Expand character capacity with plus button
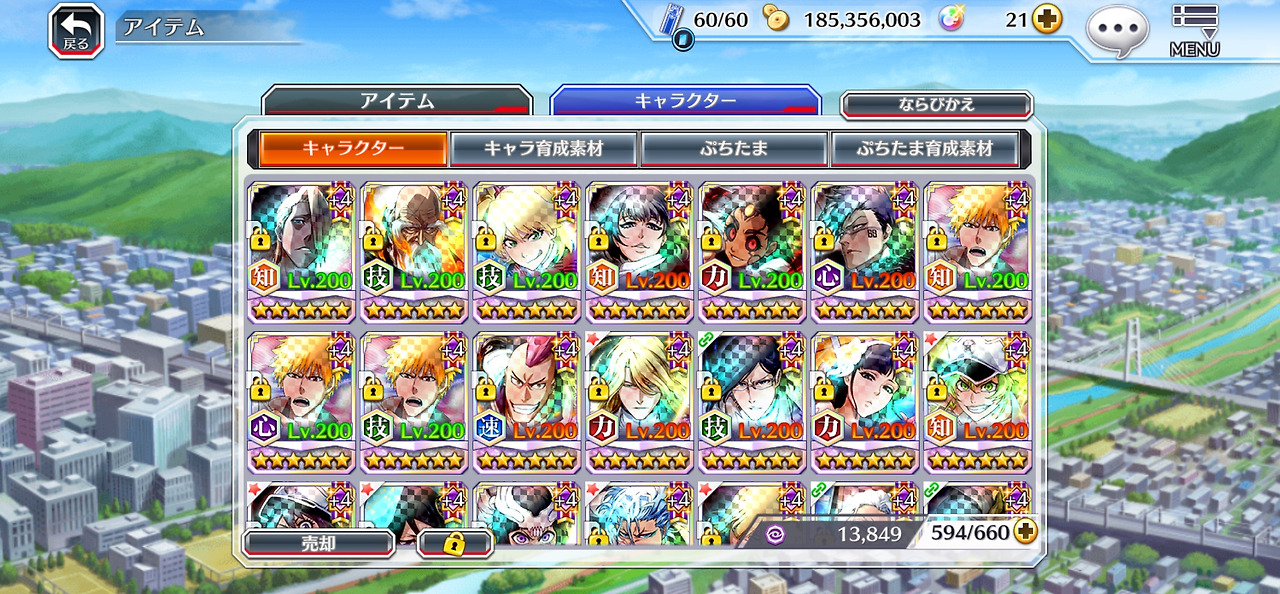 pyautogui.click(x=1025, y=532)
